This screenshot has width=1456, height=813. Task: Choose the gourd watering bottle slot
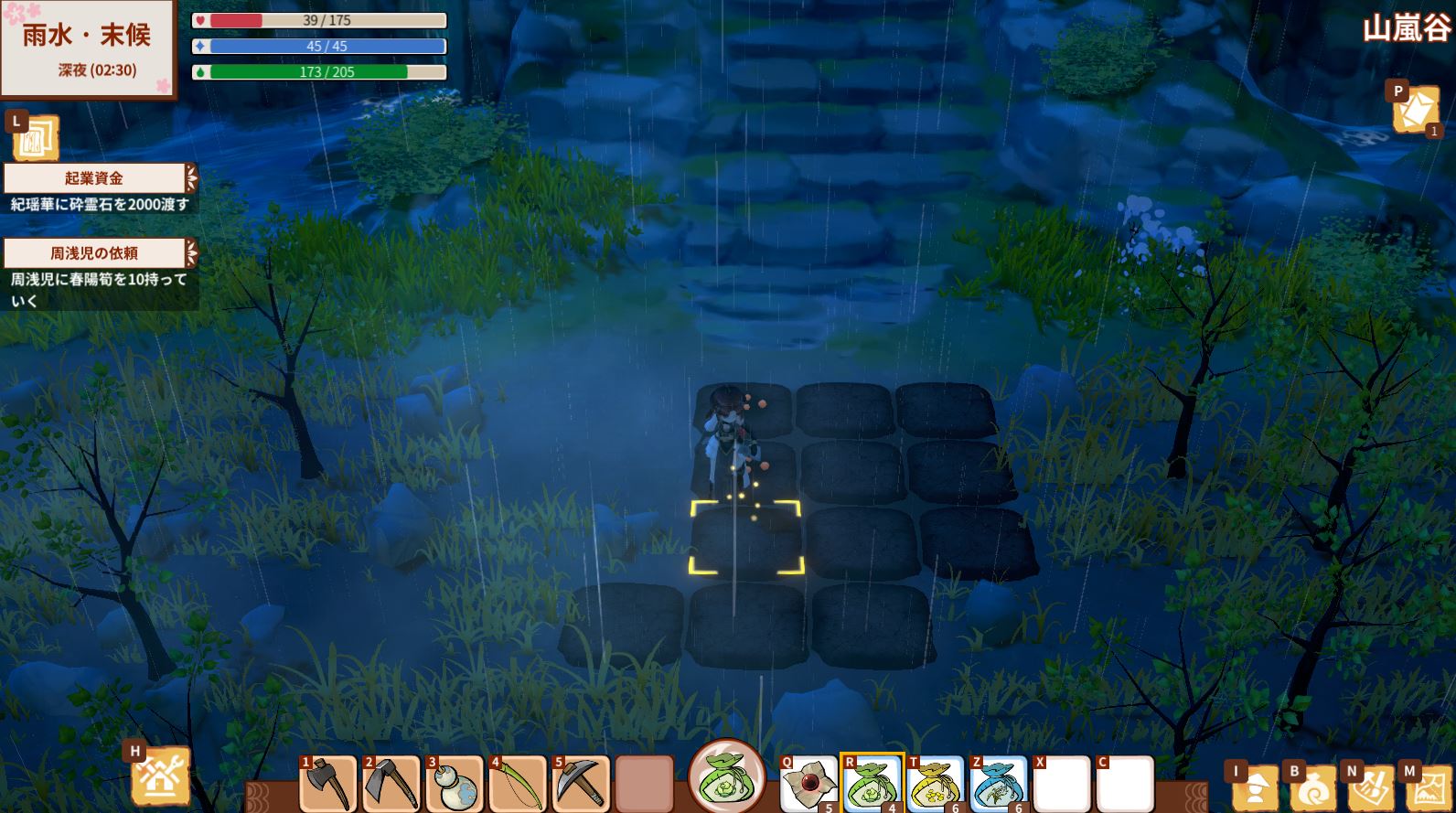coord(455,785)
